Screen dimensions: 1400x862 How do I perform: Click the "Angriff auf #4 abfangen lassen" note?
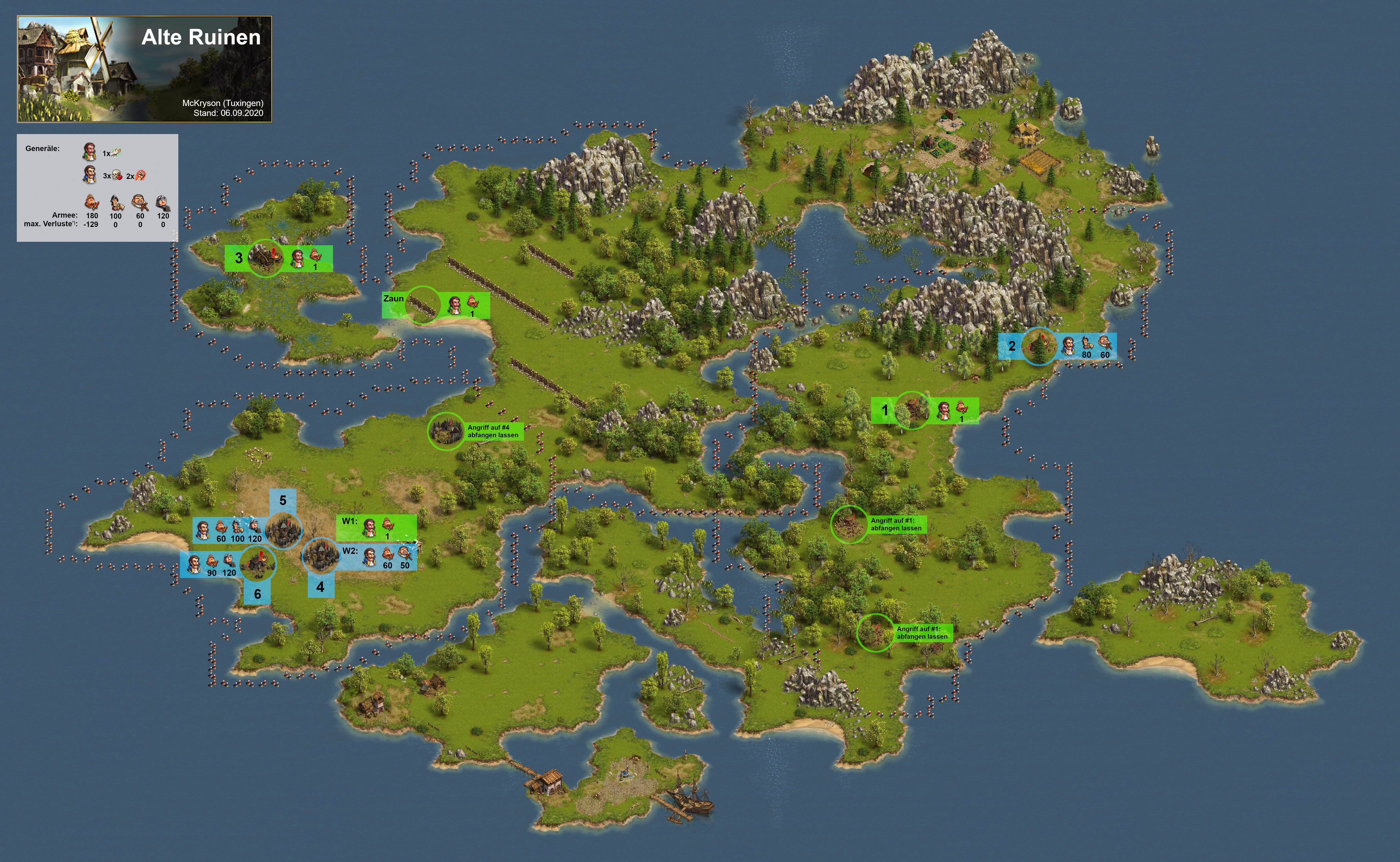pyautogui.click(x=493, y=431)
